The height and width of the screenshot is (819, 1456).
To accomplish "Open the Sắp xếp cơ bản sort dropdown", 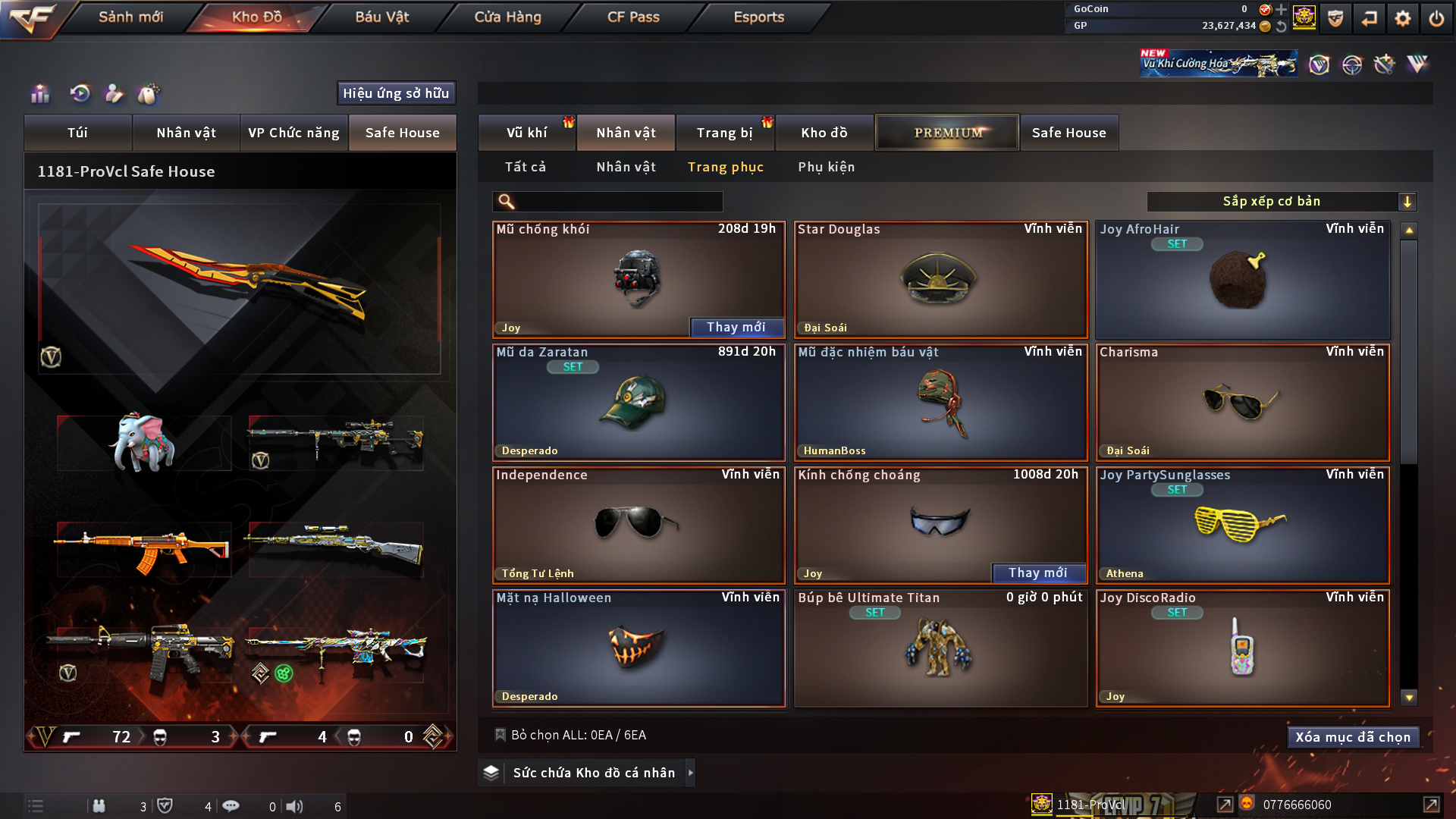I will tap(1281, 202).
